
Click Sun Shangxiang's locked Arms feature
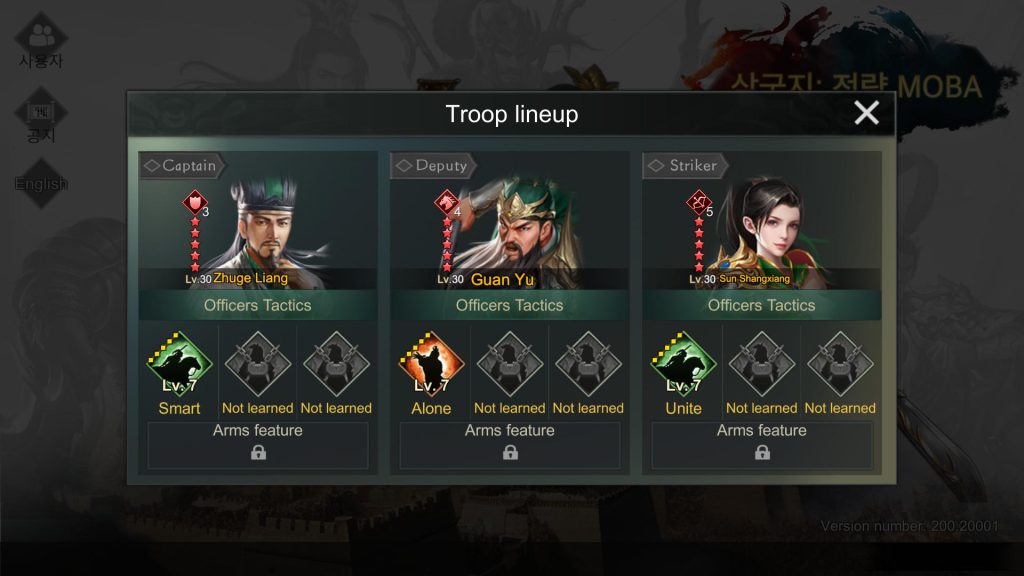(762, 445)
